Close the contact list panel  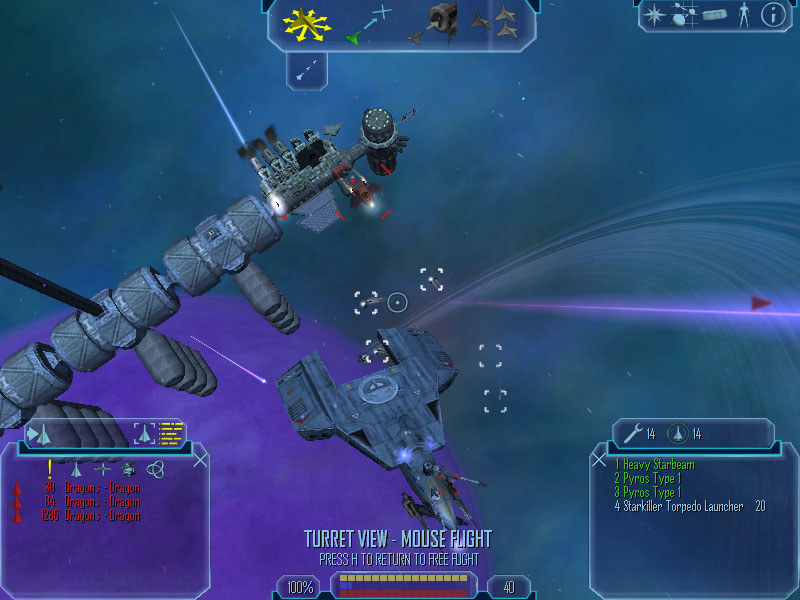tap(200, 459)
